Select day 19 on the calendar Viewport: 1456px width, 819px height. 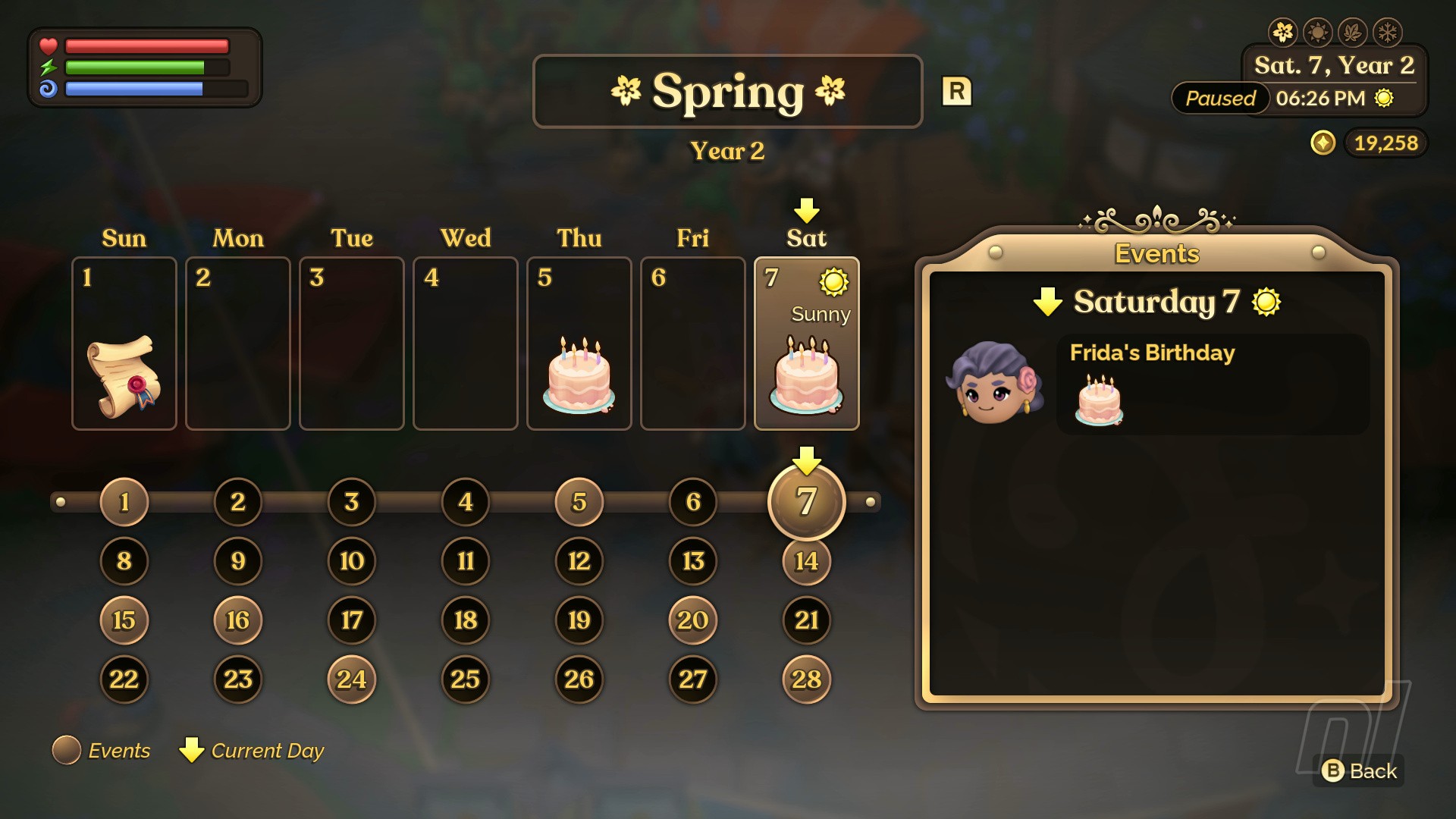pos(579,620)
